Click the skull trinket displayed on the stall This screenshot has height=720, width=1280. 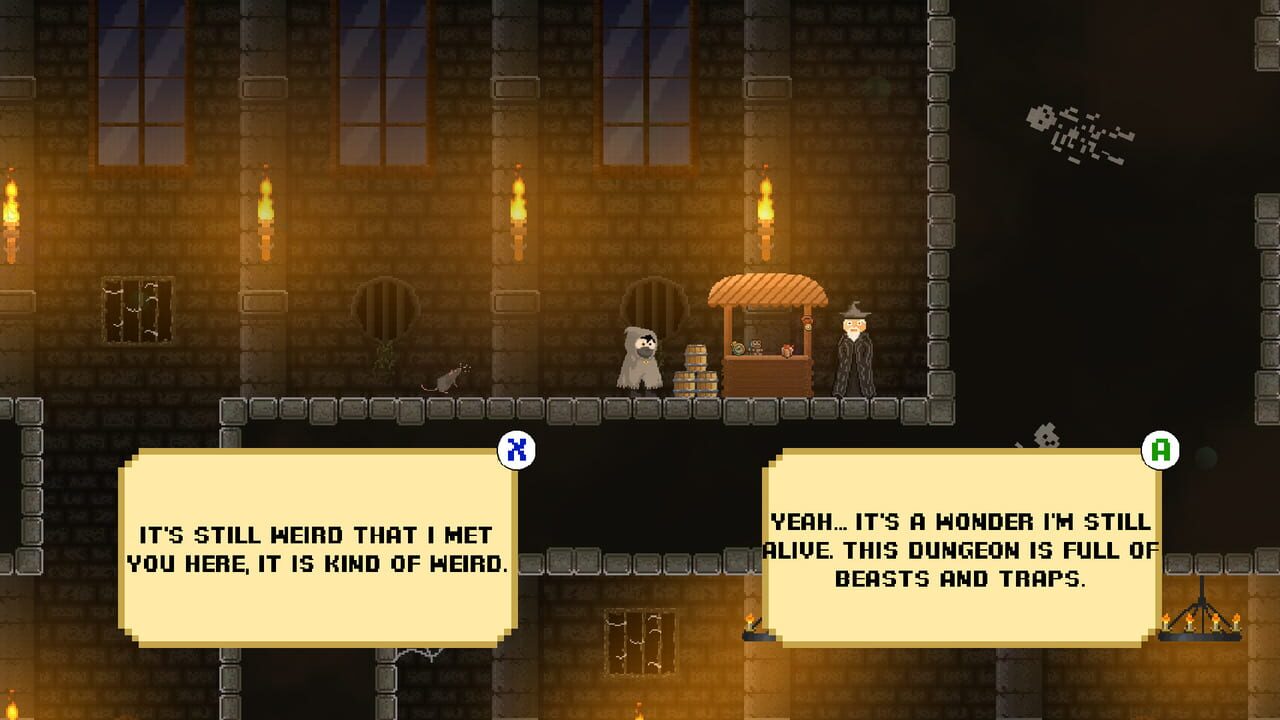point(755,346)
